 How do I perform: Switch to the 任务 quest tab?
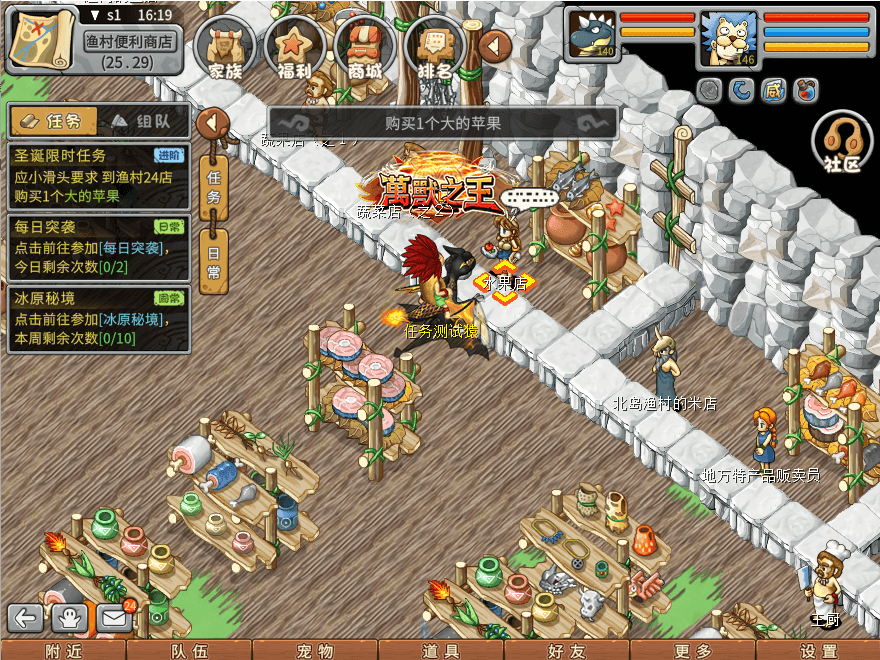point(53,121)
